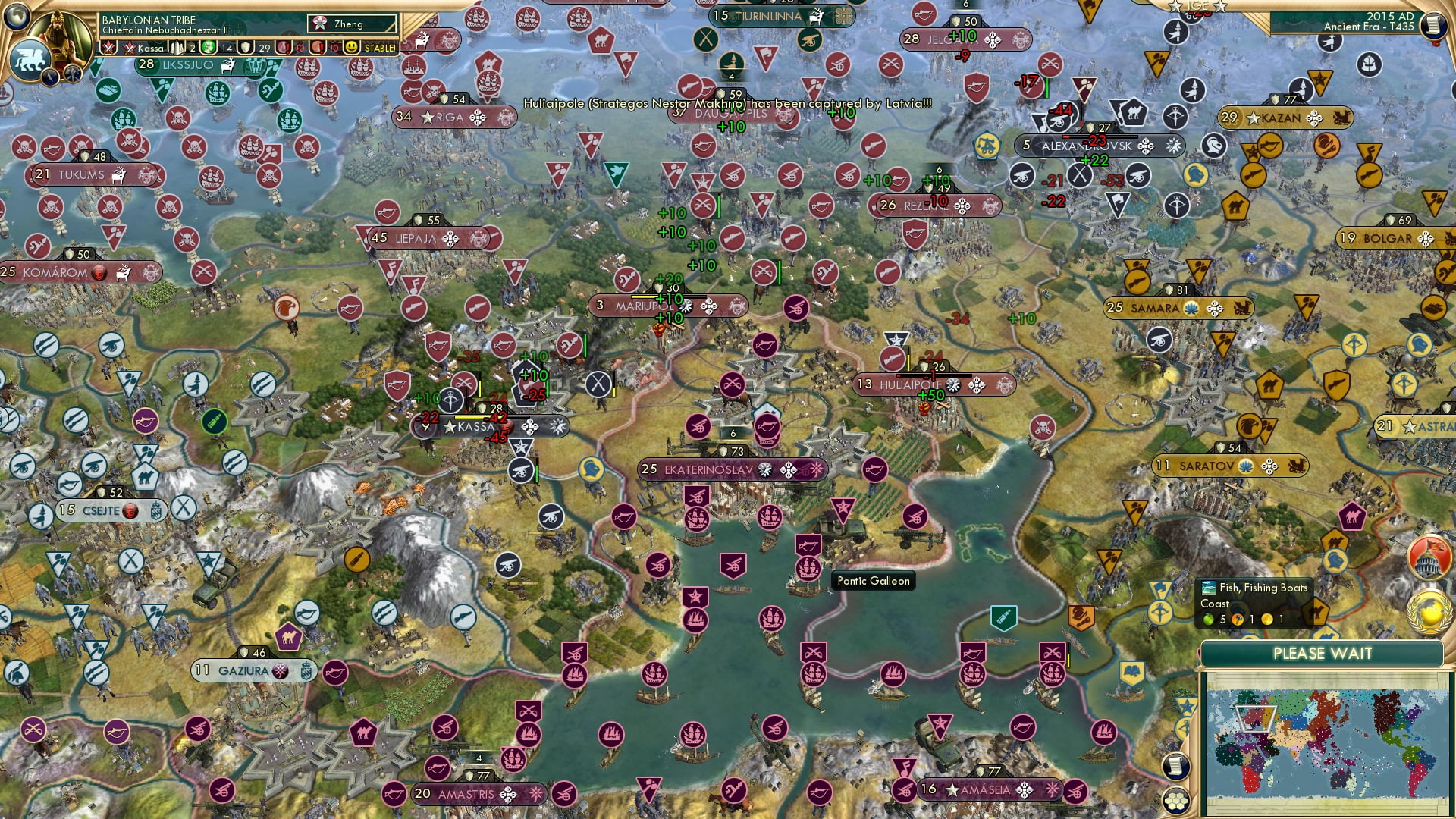
Task: Click the city buildings icon beside Kassa on the status bar
Action: pos(177,49)
